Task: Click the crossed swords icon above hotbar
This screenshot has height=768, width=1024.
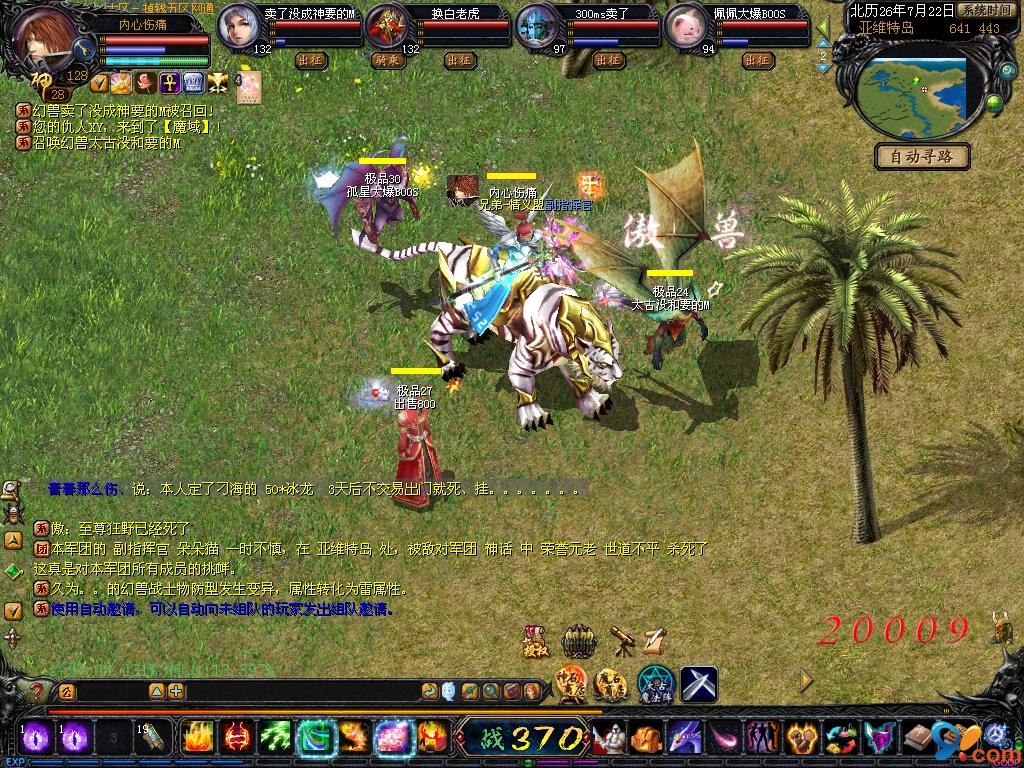Action: click(699, 684)
